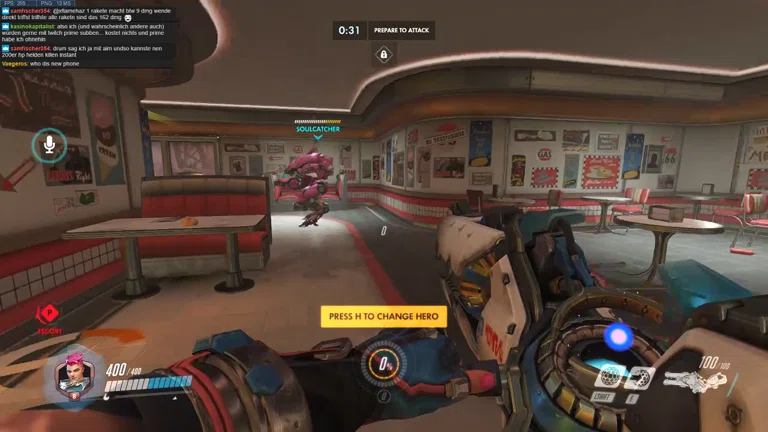Activate the Projected Barrier ability icon
This screenshot has height=432, width=768.
click(x=639, y=377)
